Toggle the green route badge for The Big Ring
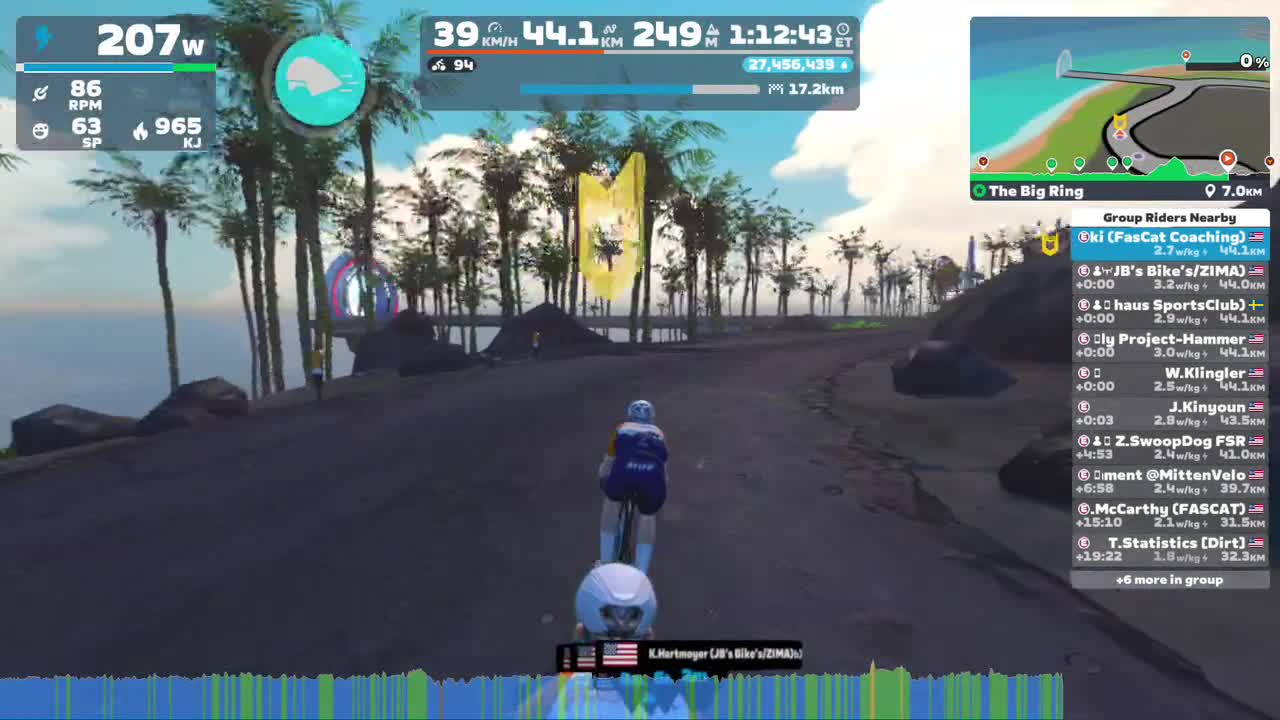 (979, 191)
